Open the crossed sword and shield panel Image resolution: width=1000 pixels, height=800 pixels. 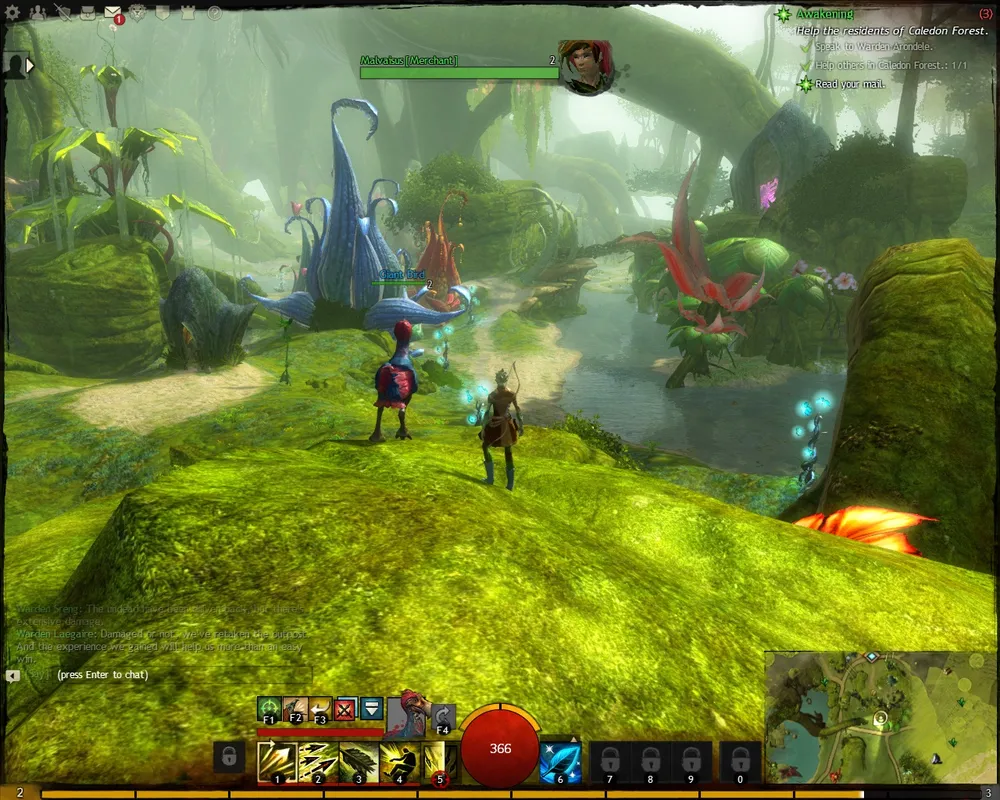click(64, 13)
